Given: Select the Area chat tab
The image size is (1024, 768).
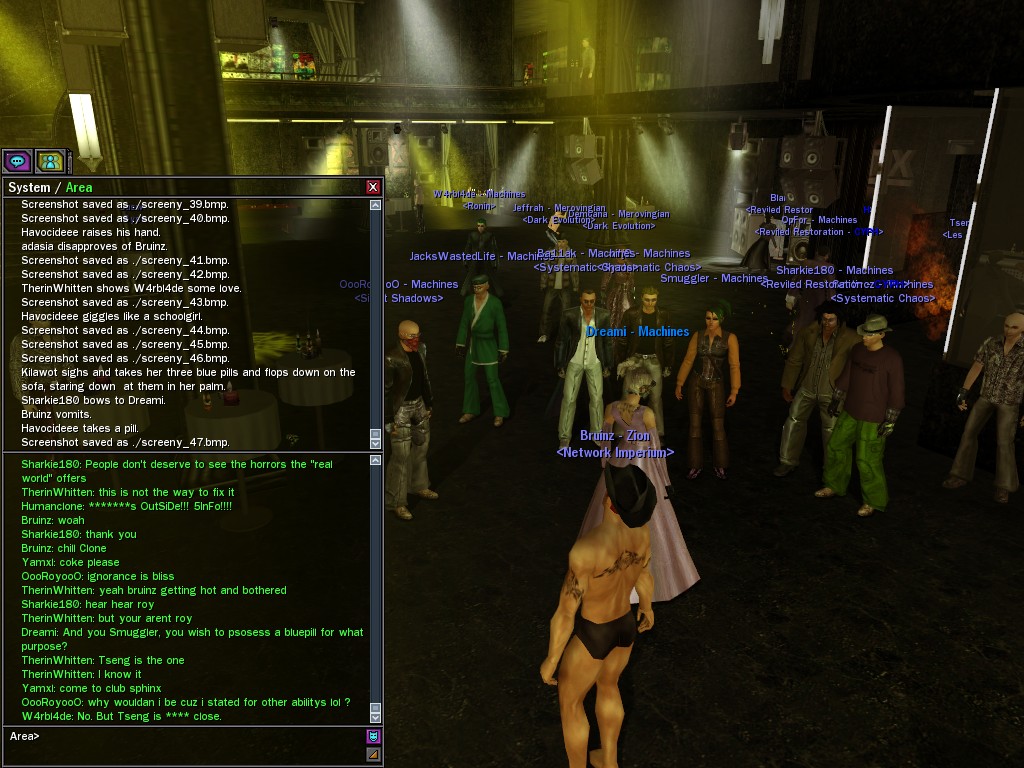Looking at the screenshot, I should 79,187.
